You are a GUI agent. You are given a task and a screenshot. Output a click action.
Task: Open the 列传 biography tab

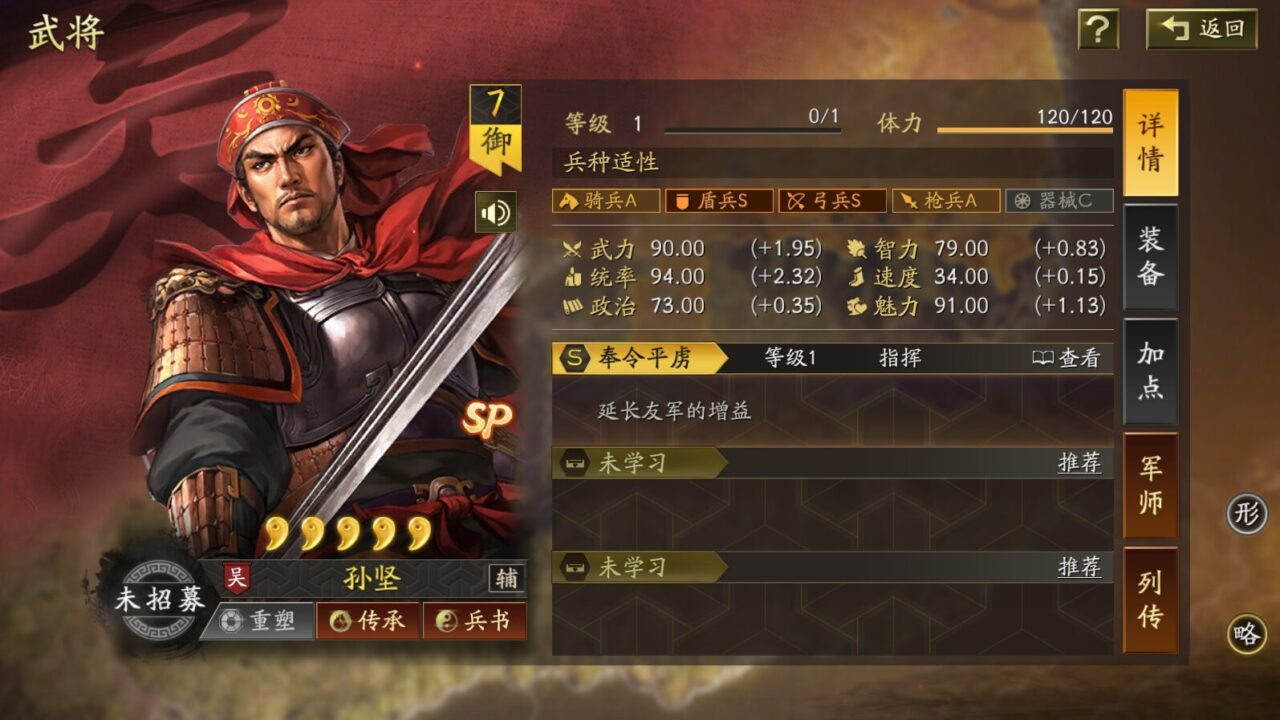click(x=1150, y=599)
